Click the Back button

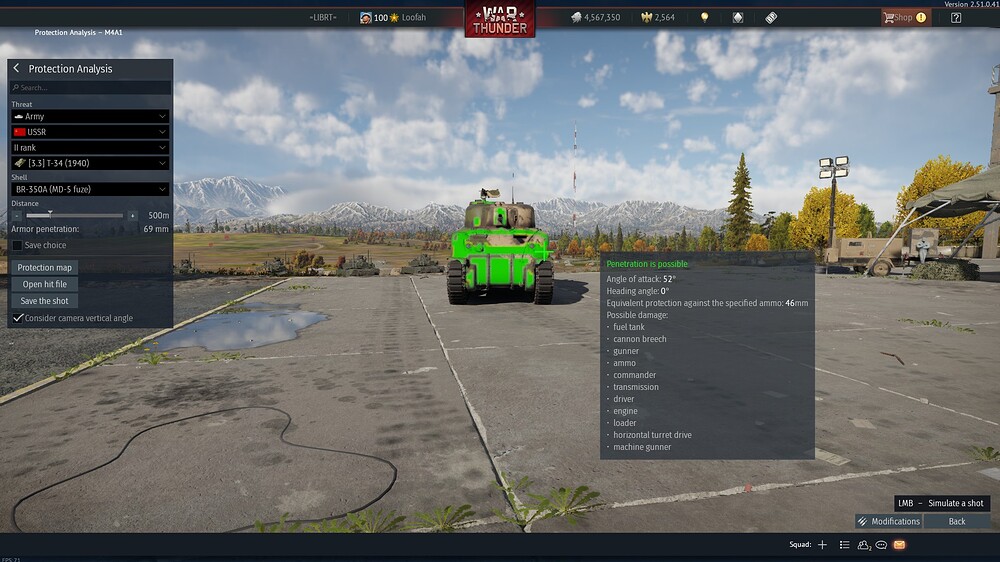click(957, 521)
